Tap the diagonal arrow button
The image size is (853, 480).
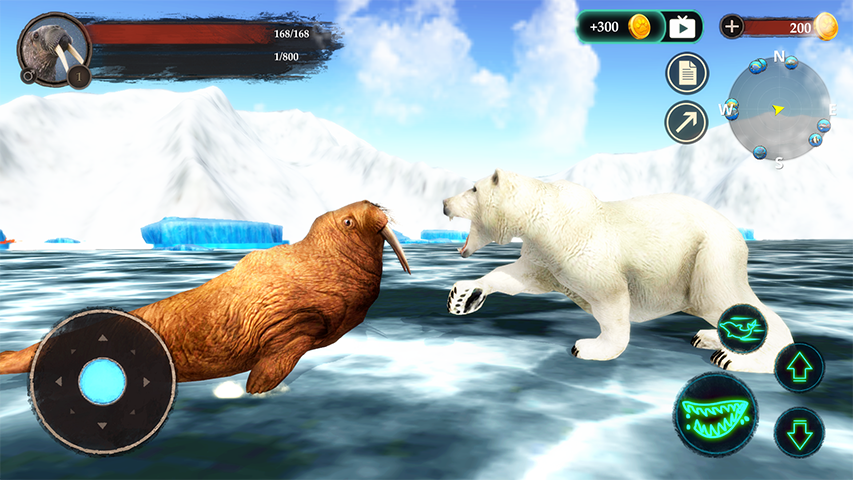pyautogui.click(x=687, y=122)
